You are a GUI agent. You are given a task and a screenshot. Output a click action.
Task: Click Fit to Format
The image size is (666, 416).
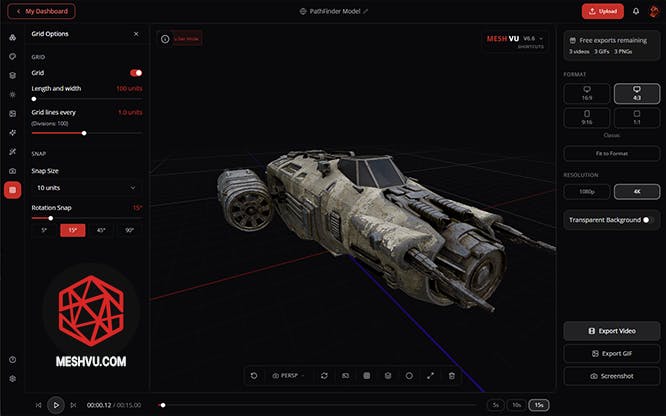(612, 154)
